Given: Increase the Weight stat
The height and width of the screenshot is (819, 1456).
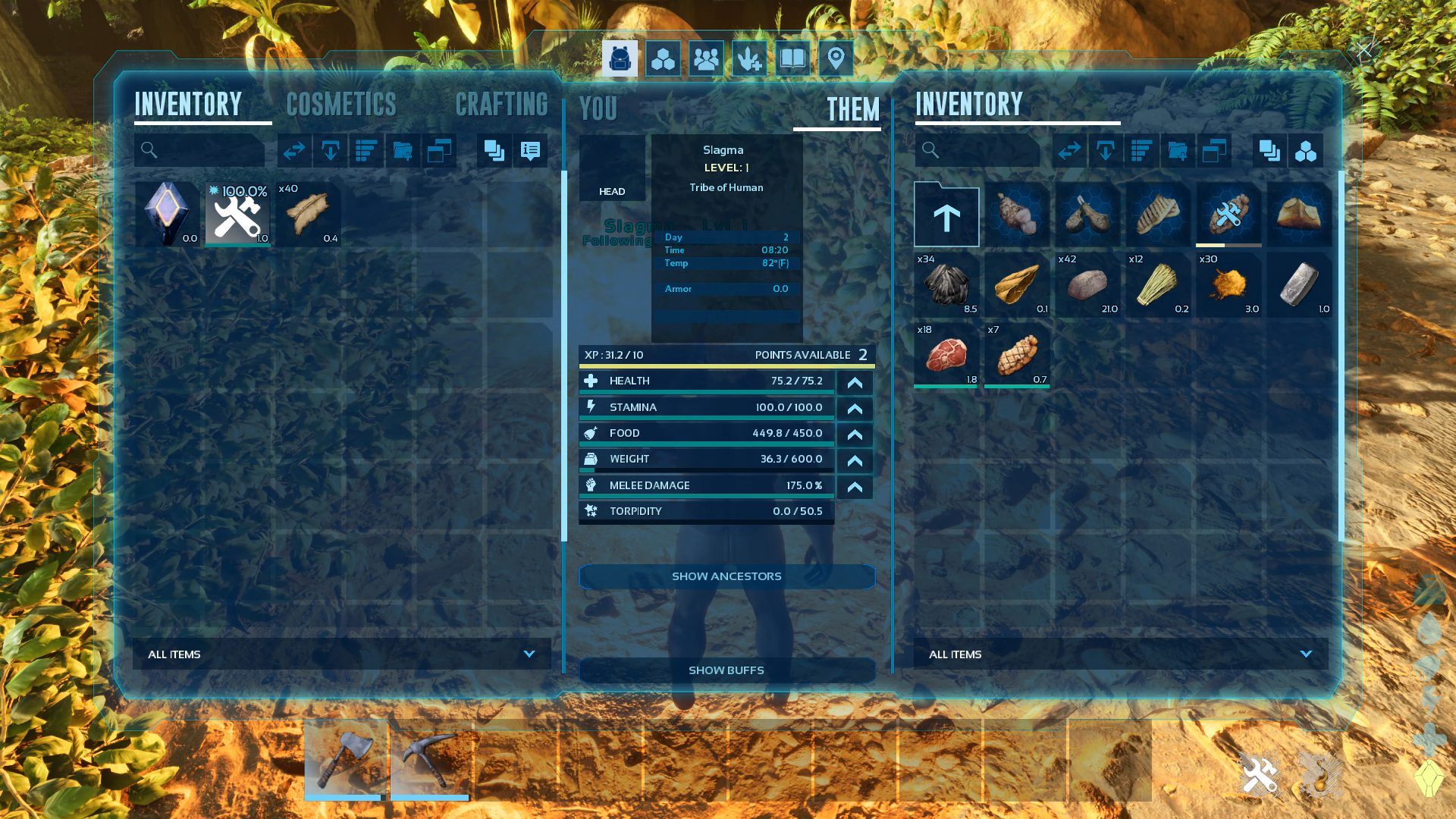Looking at the screenshot, I should click(x=855, y=460).
